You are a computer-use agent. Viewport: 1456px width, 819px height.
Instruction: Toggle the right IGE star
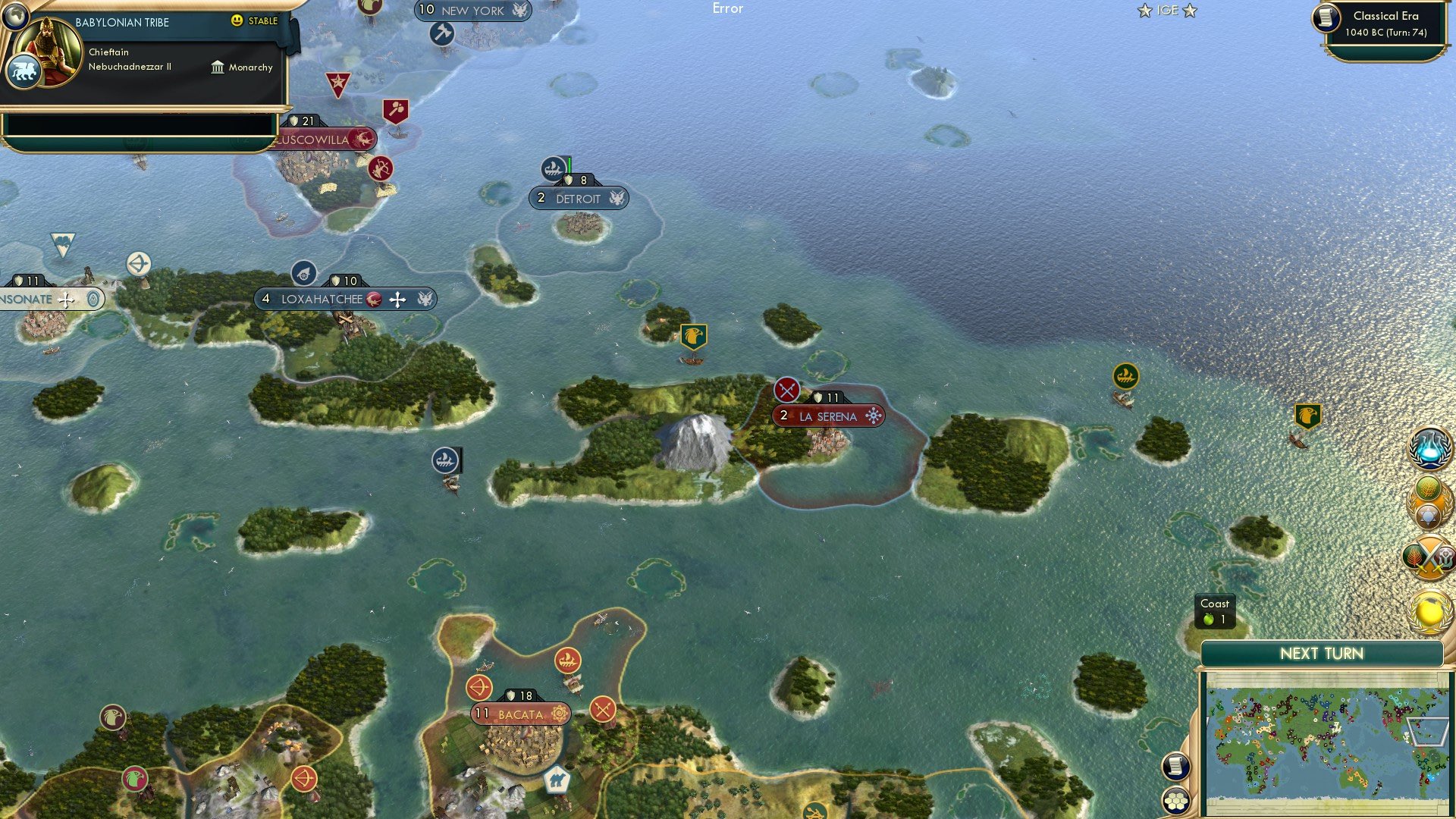click(x=1189, y=11)
